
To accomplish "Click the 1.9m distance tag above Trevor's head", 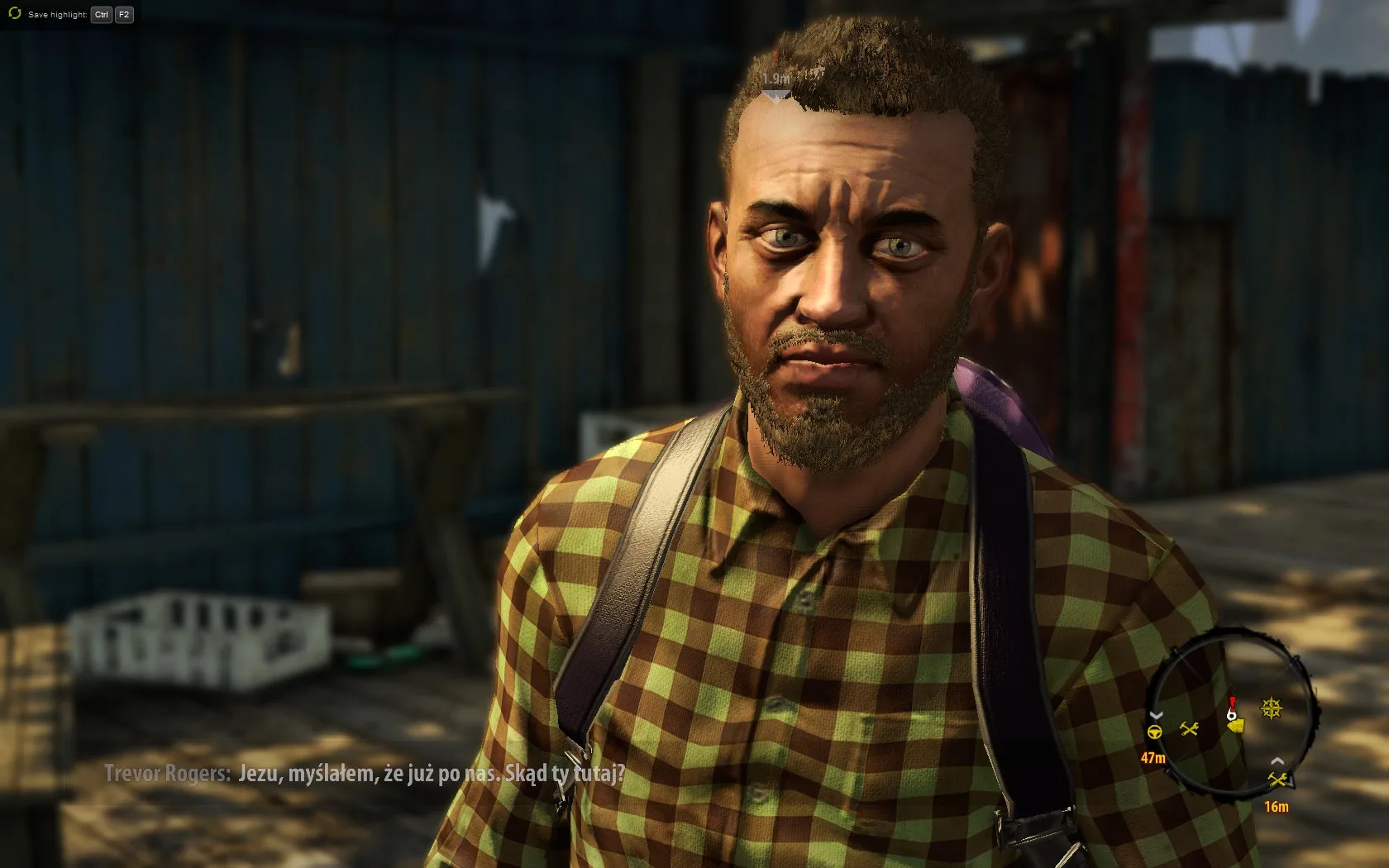I will click(778, 77).
